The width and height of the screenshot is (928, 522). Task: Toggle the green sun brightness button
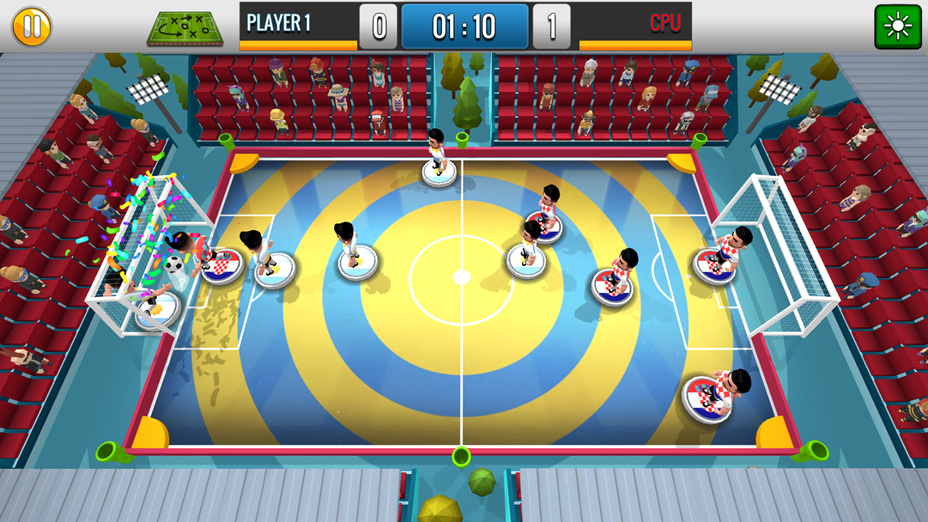coord(897,26)
